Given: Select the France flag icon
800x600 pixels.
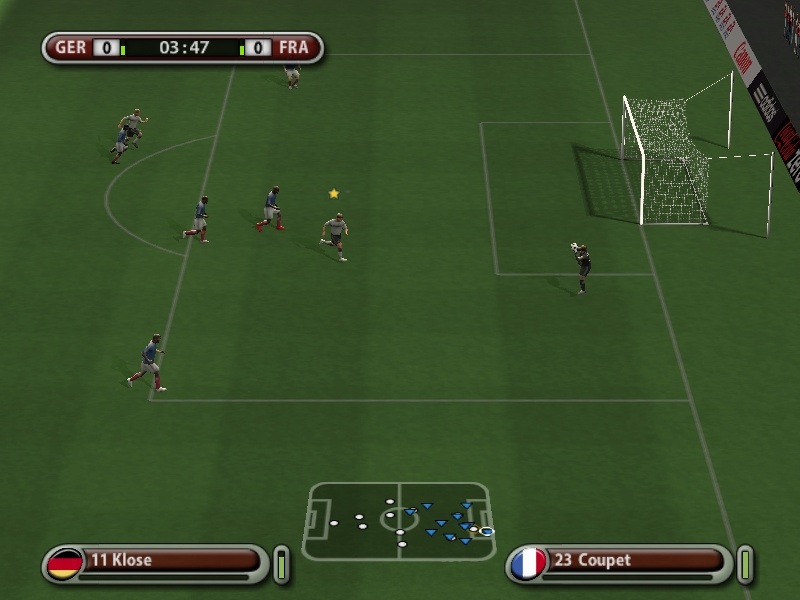Looking at the screenshot, I should pyautogui.click(x=528, y=563).
